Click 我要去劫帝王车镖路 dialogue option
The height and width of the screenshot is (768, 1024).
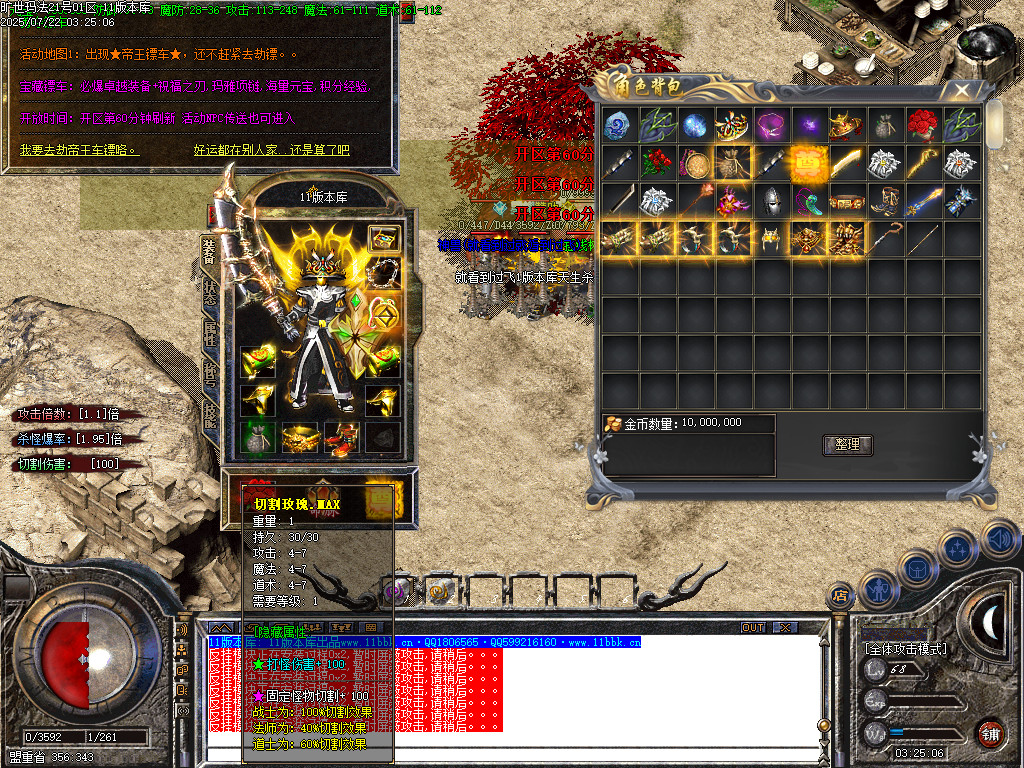pyautogui.click(x=77, y=151)
